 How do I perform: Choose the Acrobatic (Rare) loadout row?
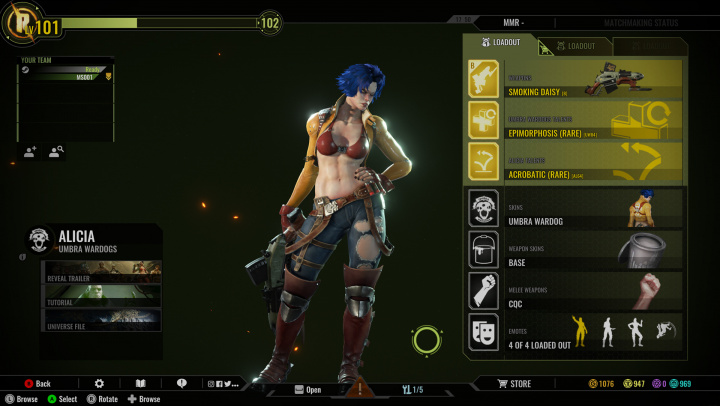[x=575, y=162]
